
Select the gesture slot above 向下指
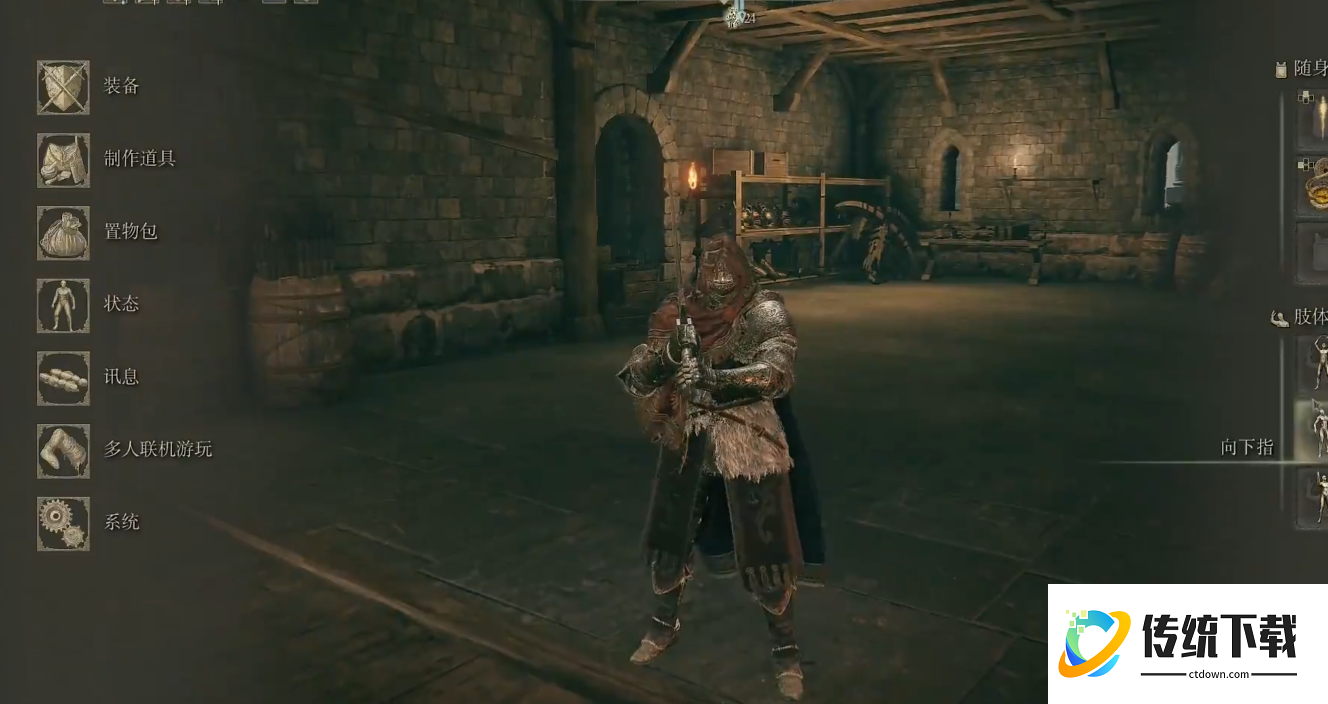[x=1313, y=362]
